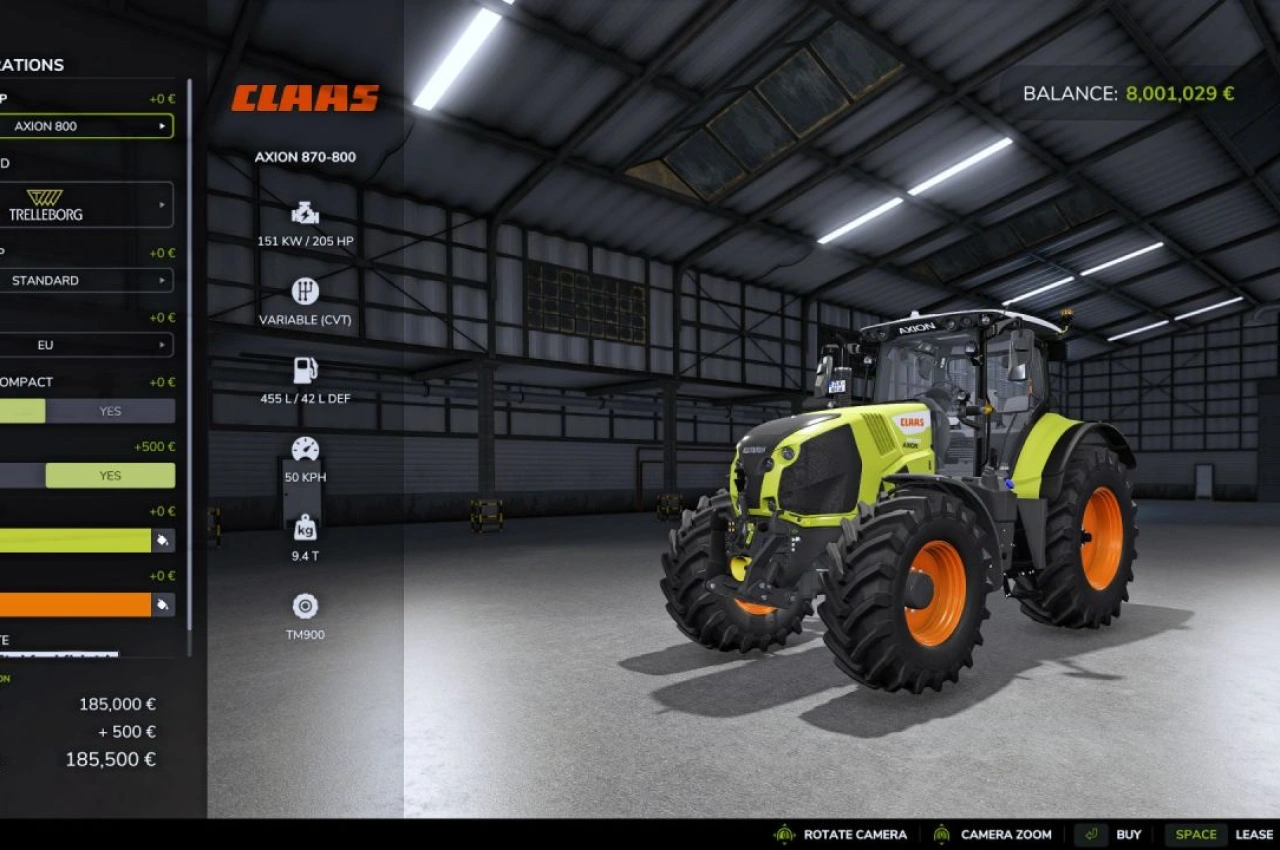Viewport: 1280px width, 850px height.
Task: Click the LEASE button
Action: click(1254, 833)
